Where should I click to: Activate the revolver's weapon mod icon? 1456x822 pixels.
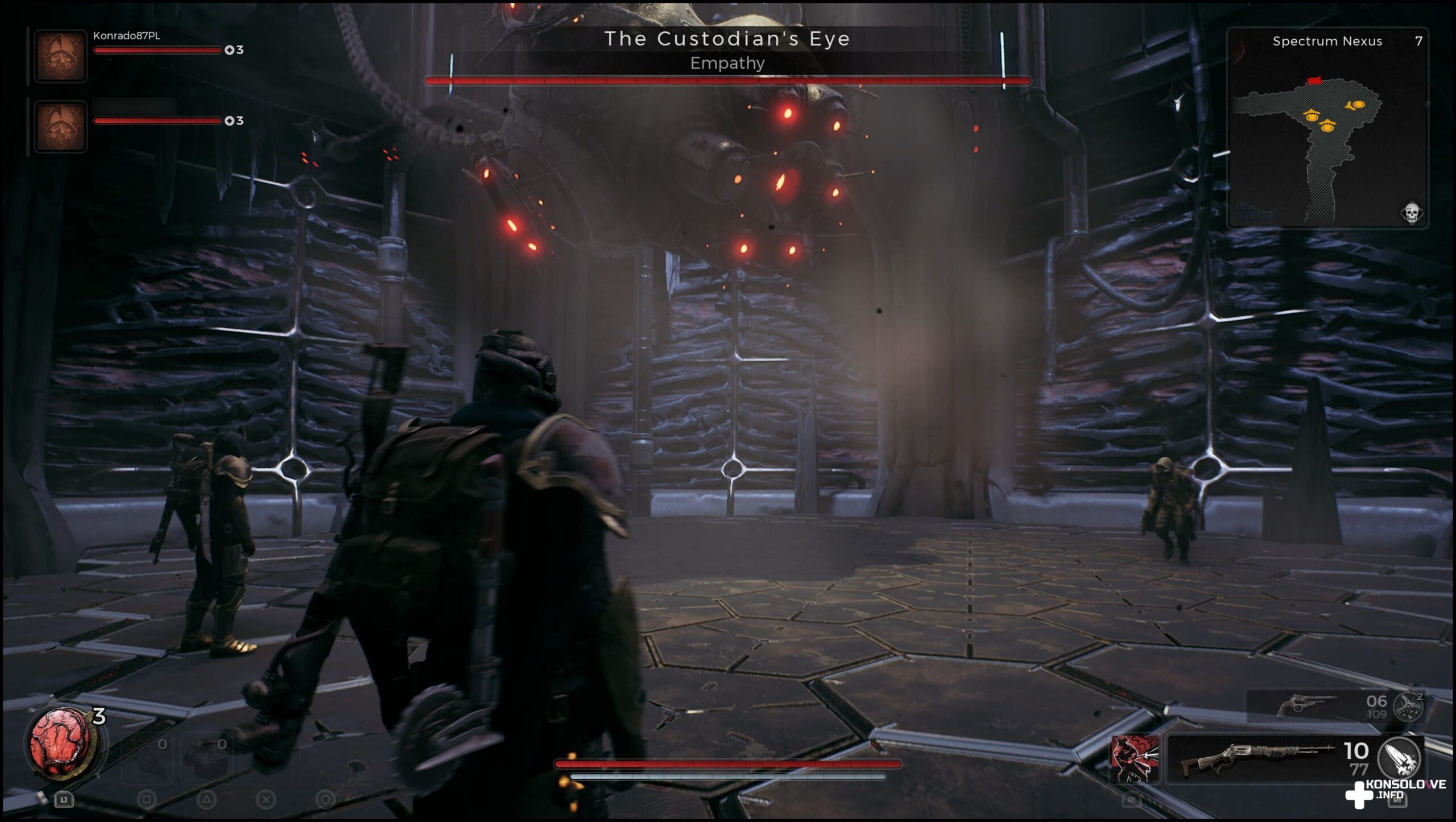pyautogui.click(x=1409, y=706)
